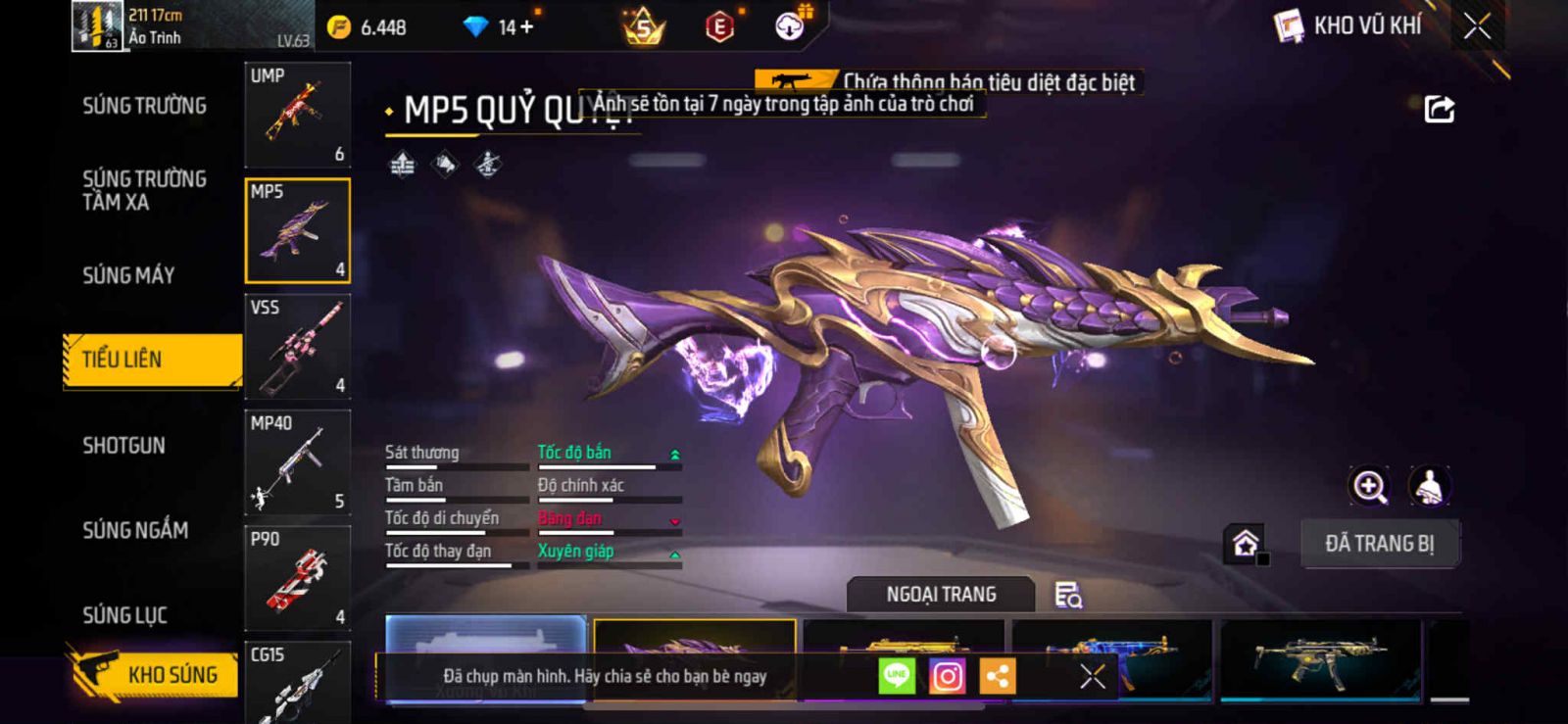Viewport: 1568px width, 724px height.
Task: Choose the Shotgun category
Action: [123, 446]
